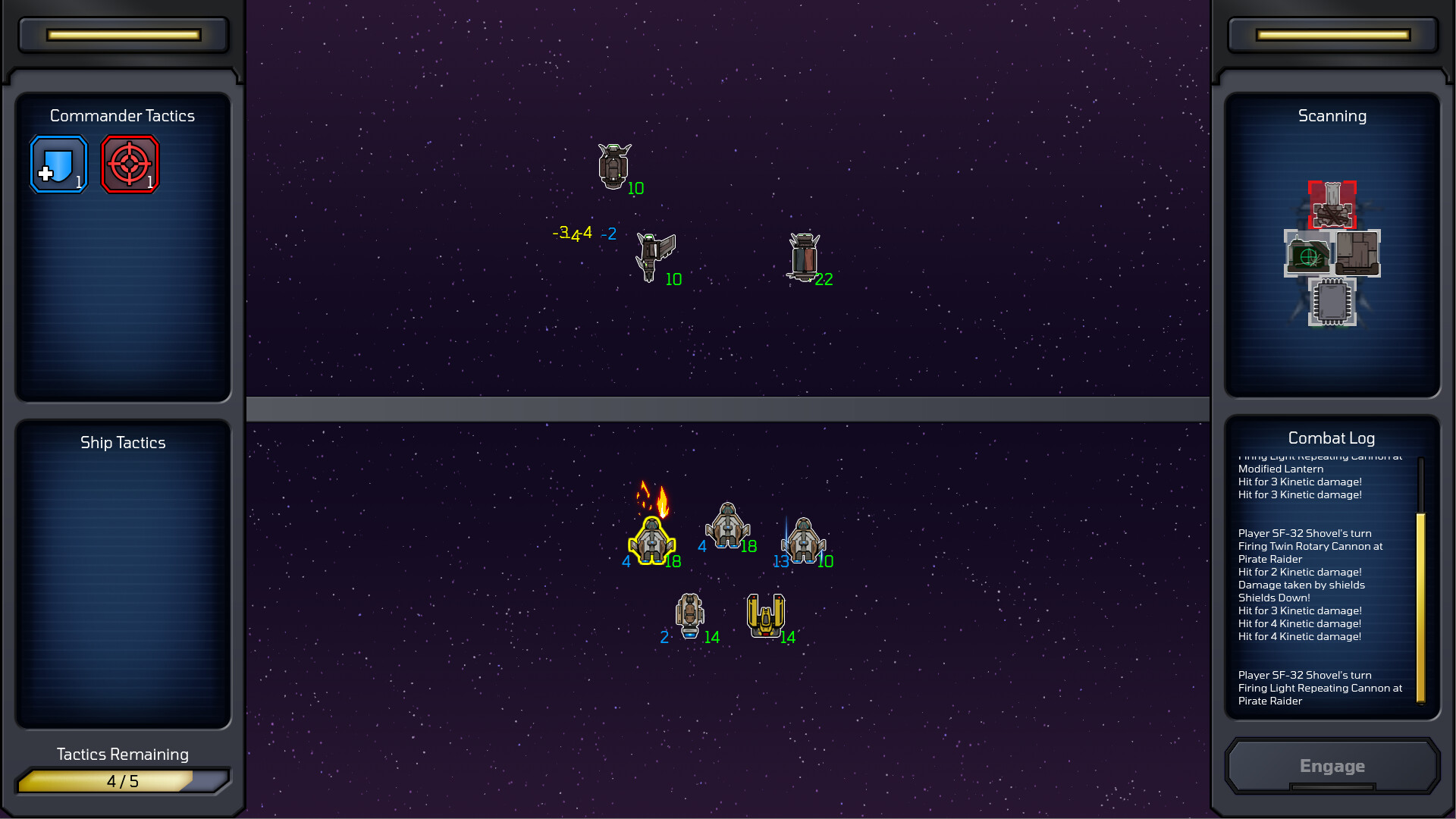
Task: Select the golden twin-pronged ship with 14 hull
Action: pos(767,614)
